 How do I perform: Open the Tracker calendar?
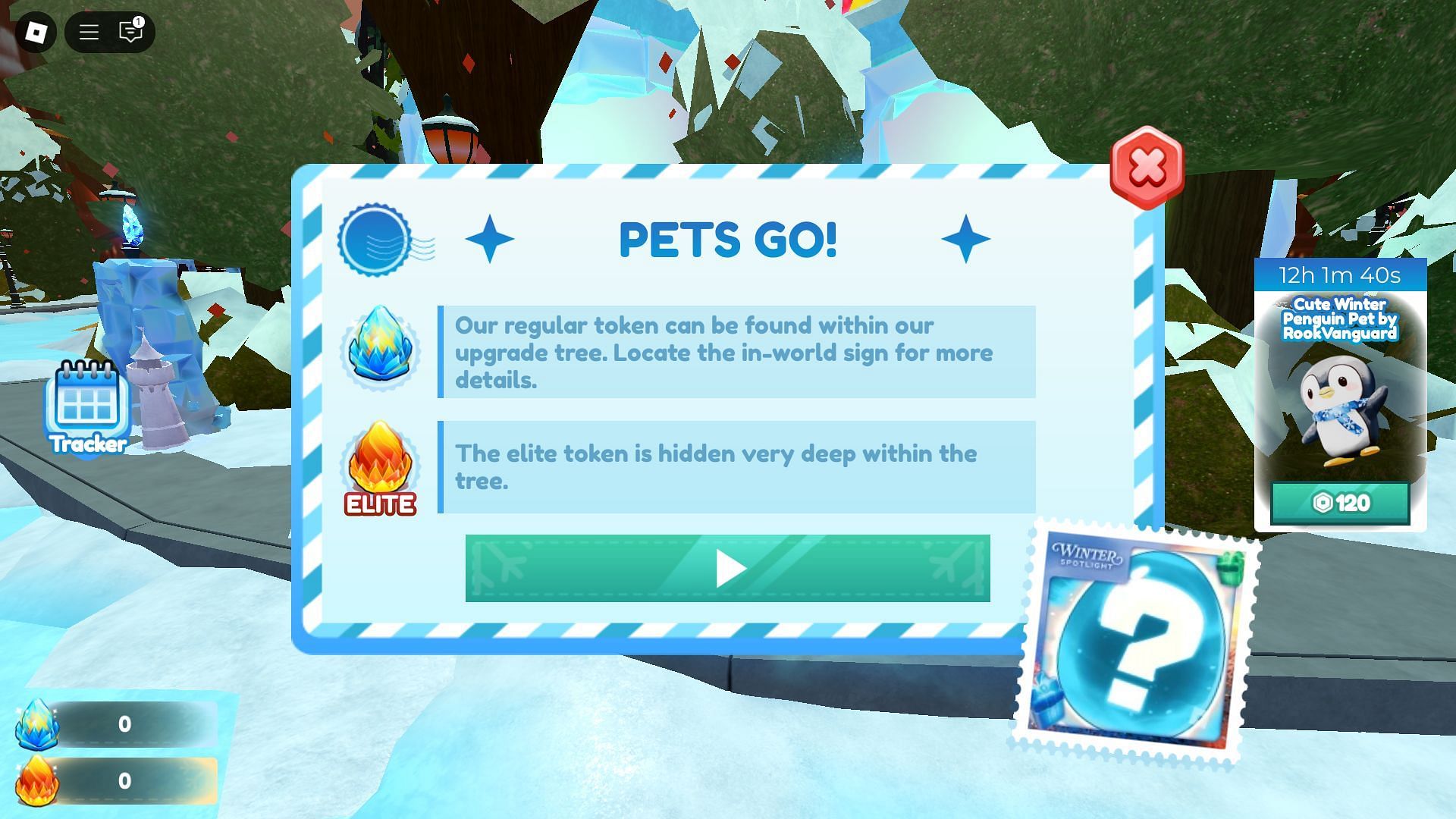coord(87,407)
